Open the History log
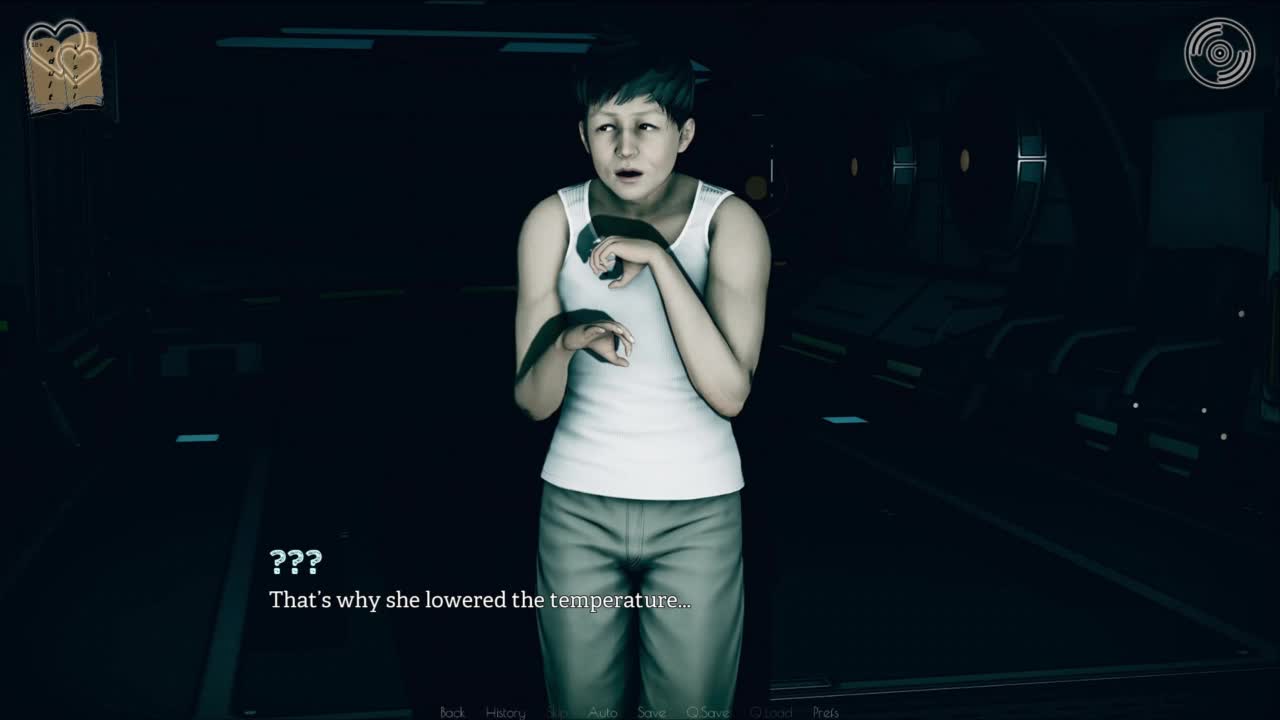Screen dimensions: 1280x720 pyautogui.click(x=505, y=712)
